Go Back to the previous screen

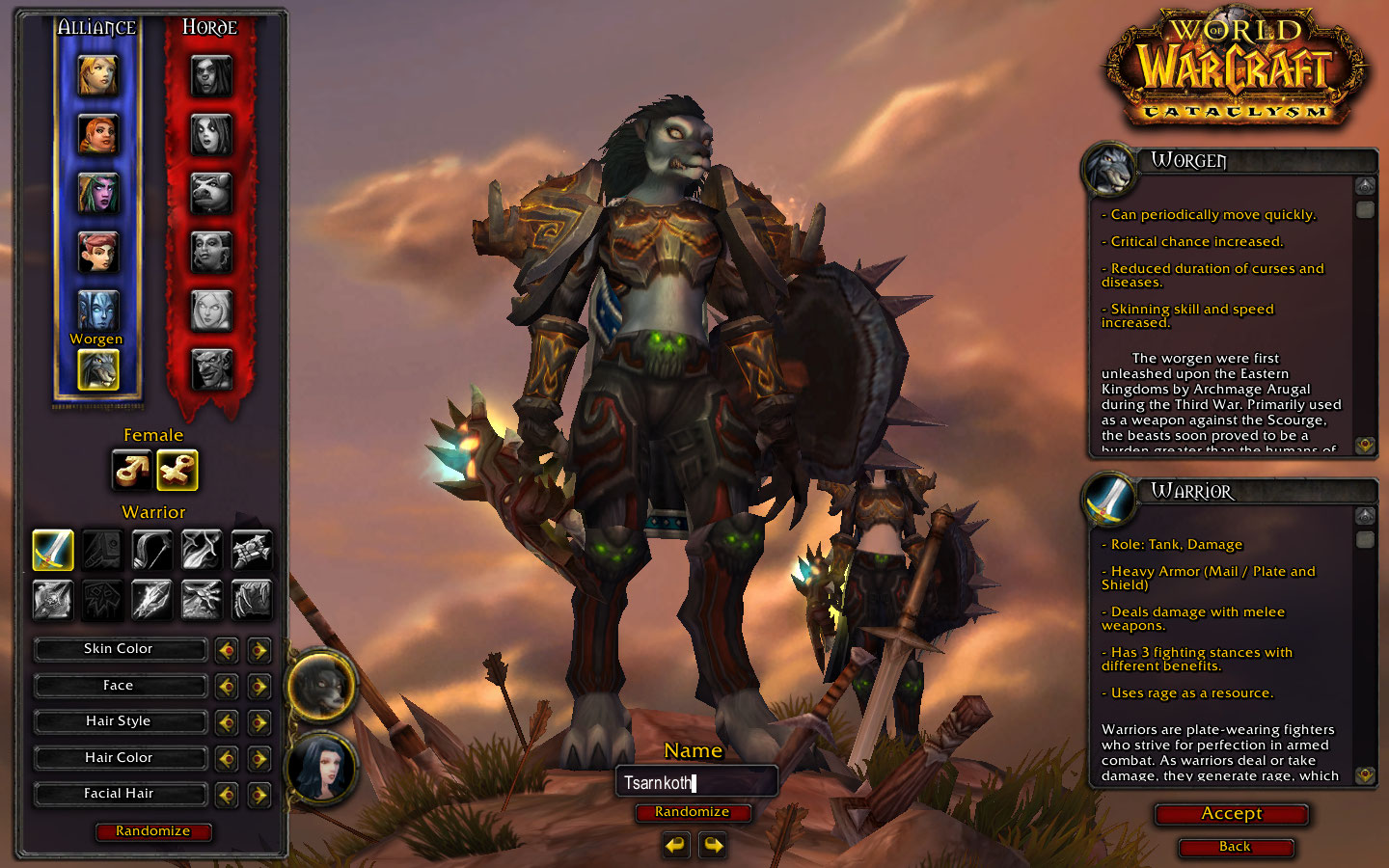pos(1235,847)
